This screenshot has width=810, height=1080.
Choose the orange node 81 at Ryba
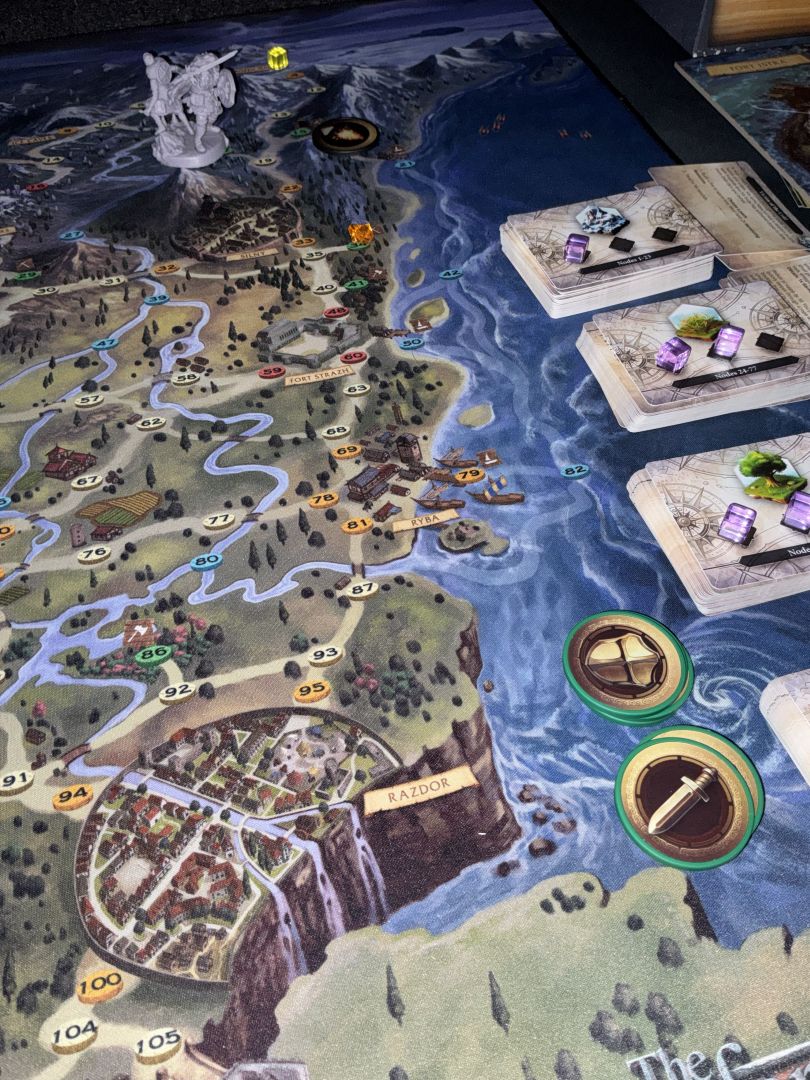356,525
